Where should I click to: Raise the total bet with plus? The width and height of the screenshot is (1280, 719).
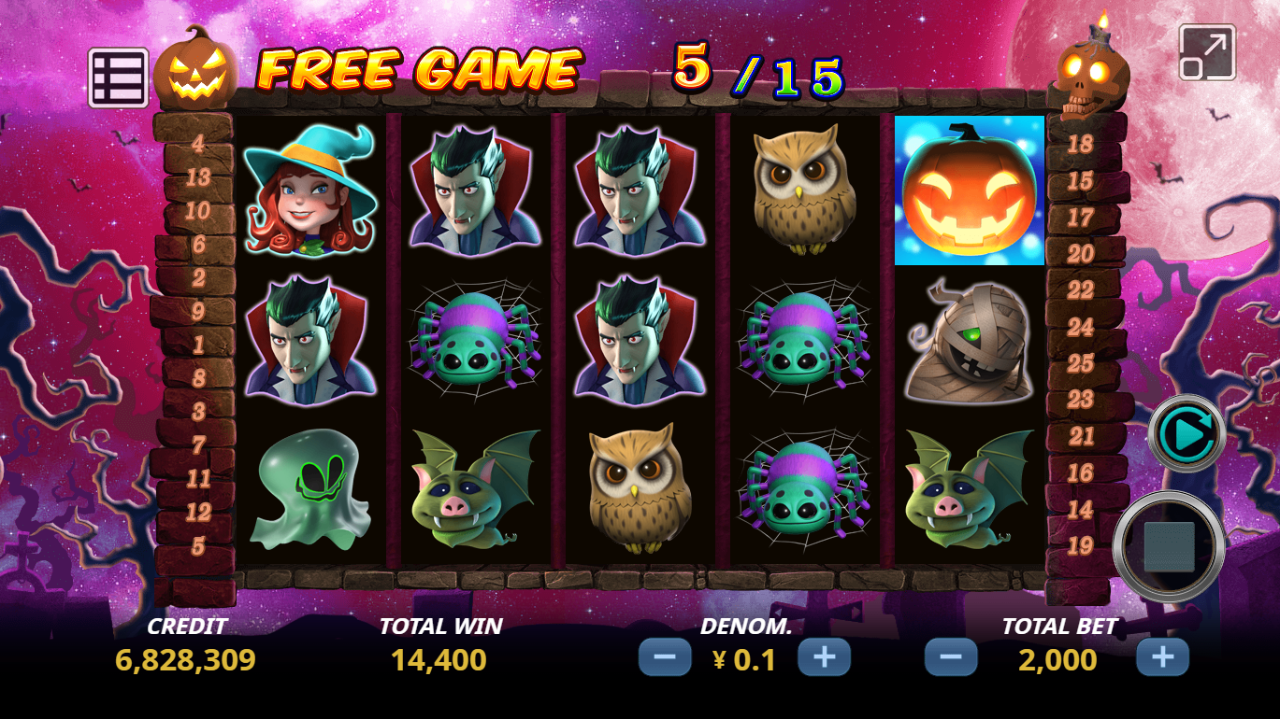(x=1162, y=658)
